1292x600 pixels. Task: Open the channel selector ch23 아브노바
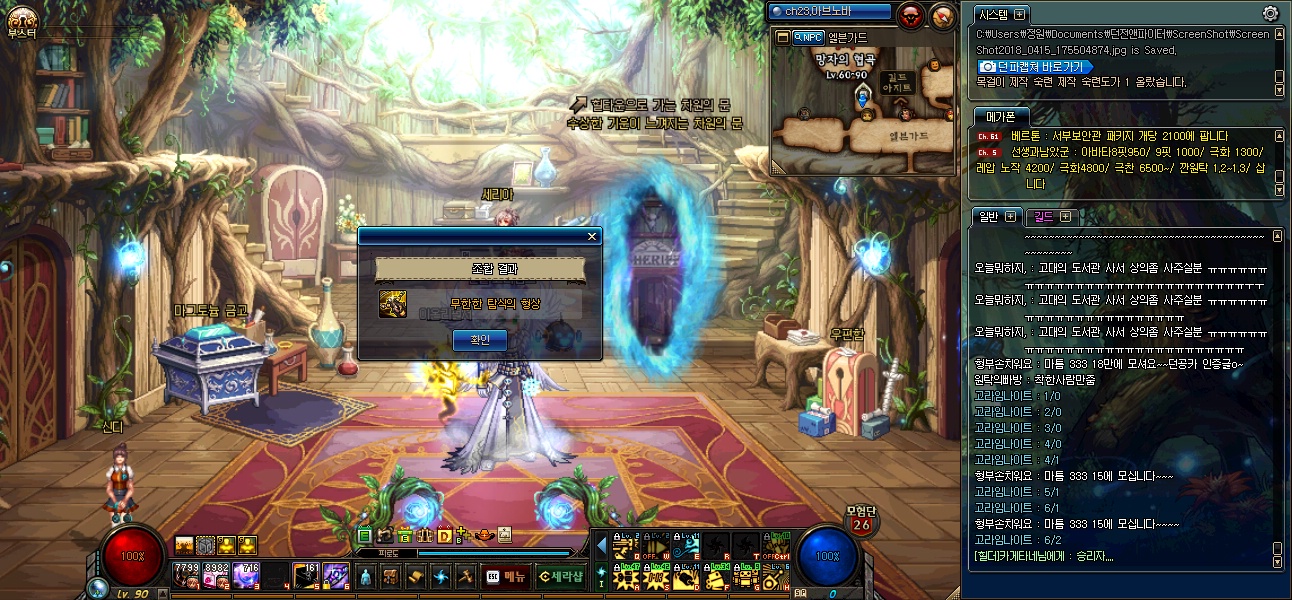(830, 12)
